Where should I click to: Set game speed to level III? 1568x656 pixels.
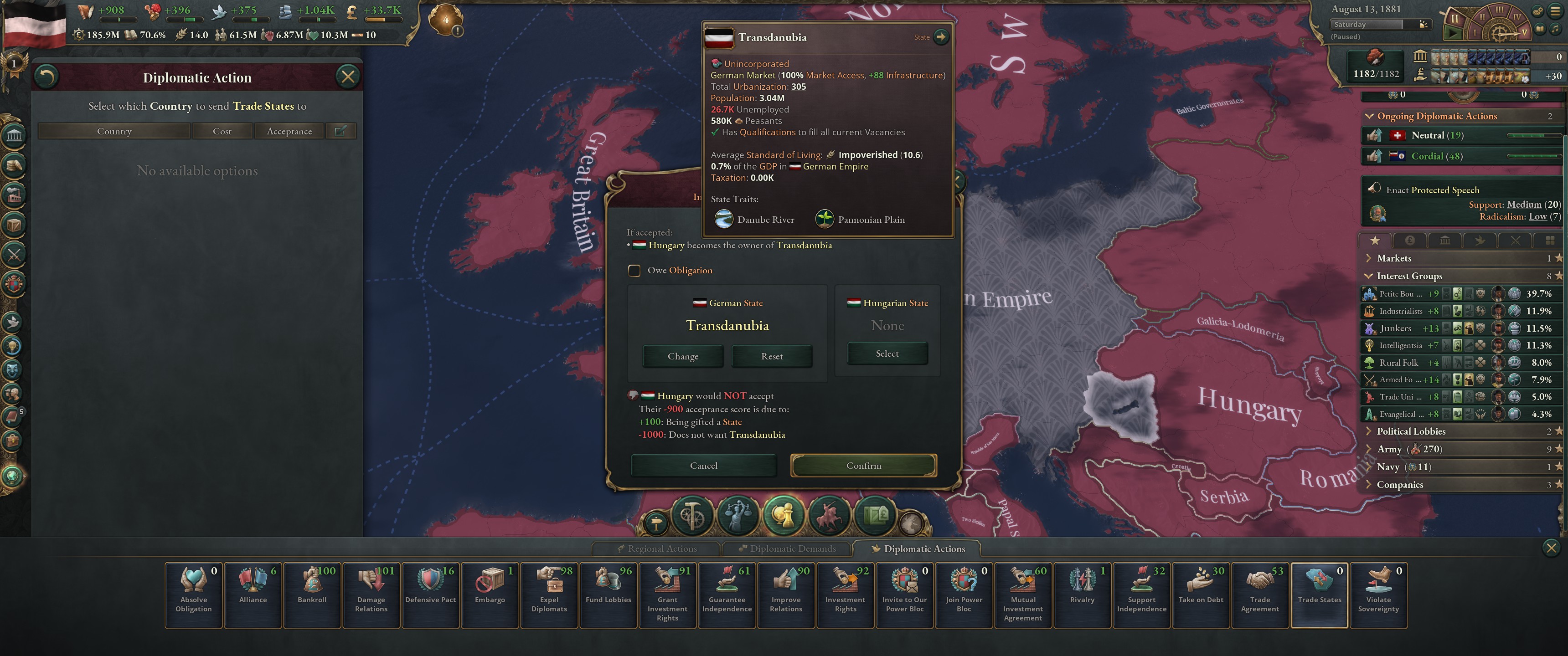tap(1499, 10)
